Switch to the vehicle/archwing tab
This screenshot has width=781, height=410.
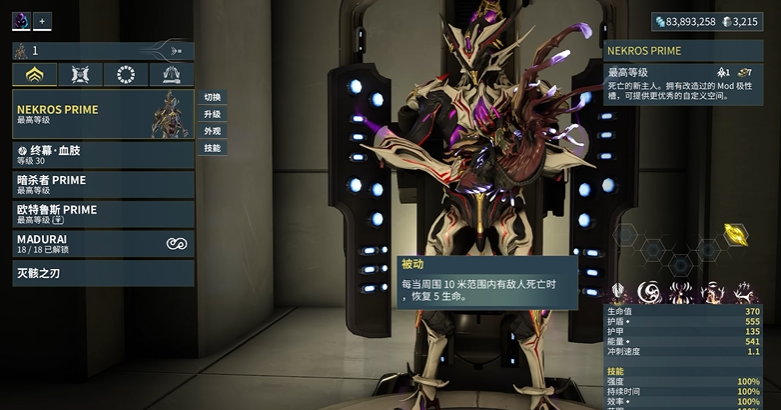click(171, 74)
